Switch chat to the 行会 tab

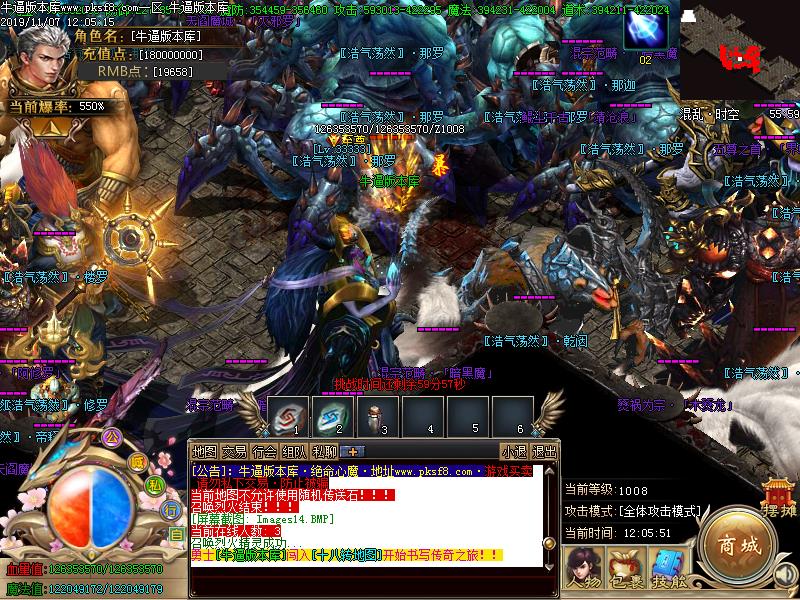[x=264, y=451]
